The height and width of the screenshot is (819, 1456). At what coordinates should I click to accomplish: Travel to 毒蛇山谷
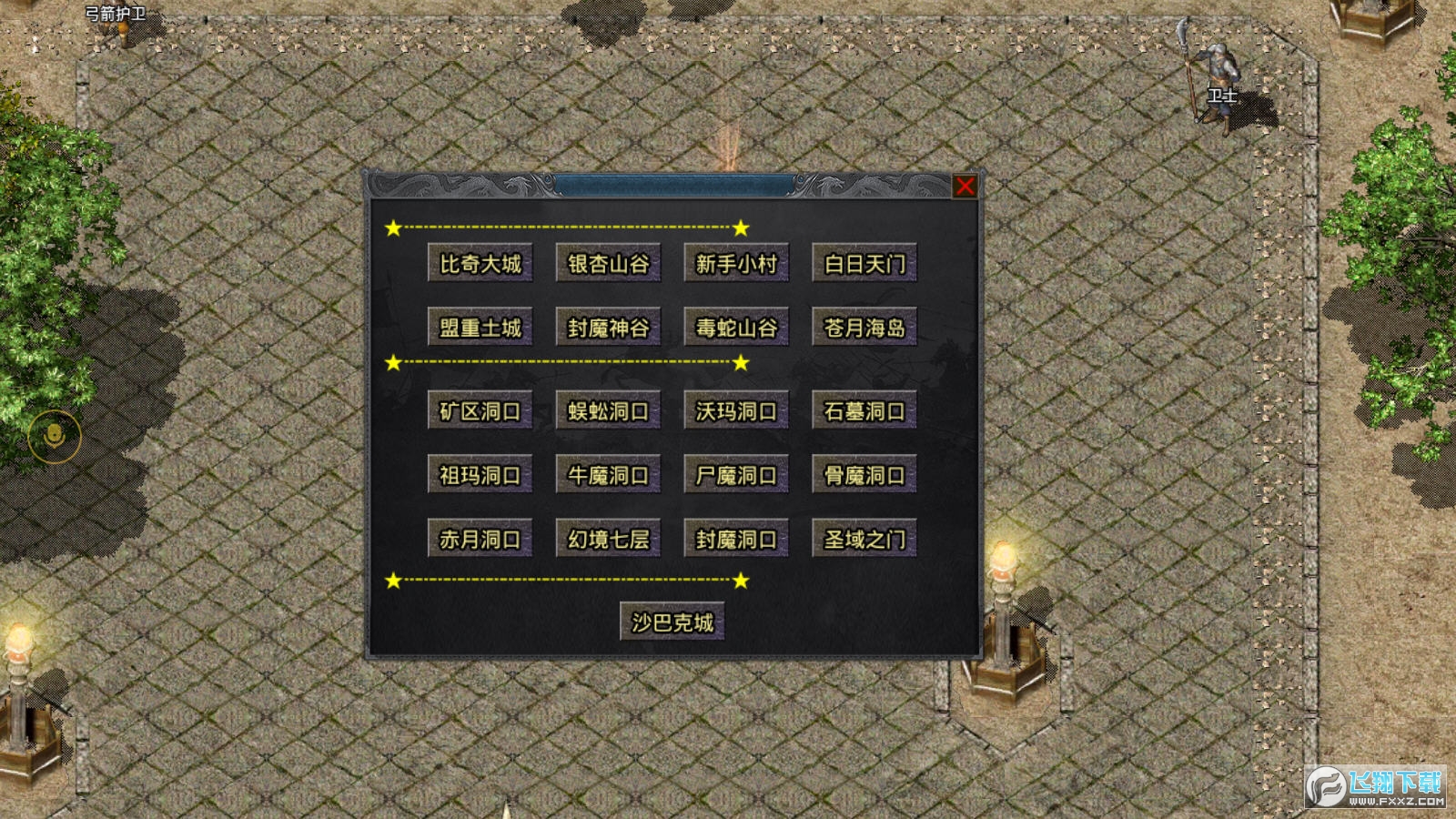736,328
